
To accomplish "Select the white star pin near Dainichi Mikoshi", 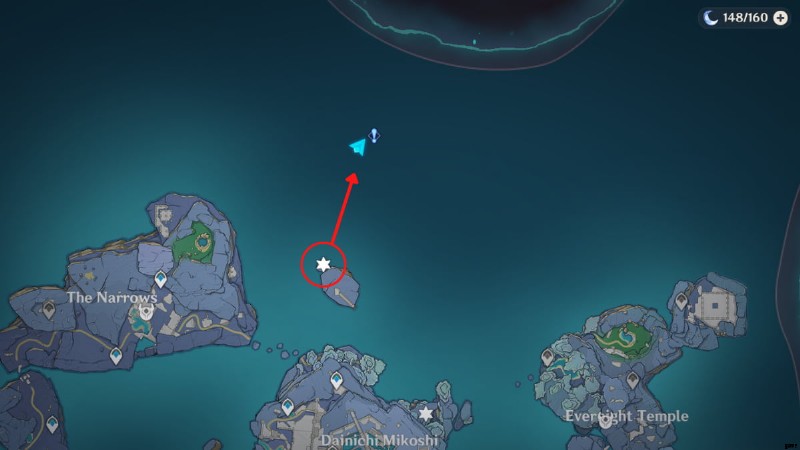I will (427, 412).
